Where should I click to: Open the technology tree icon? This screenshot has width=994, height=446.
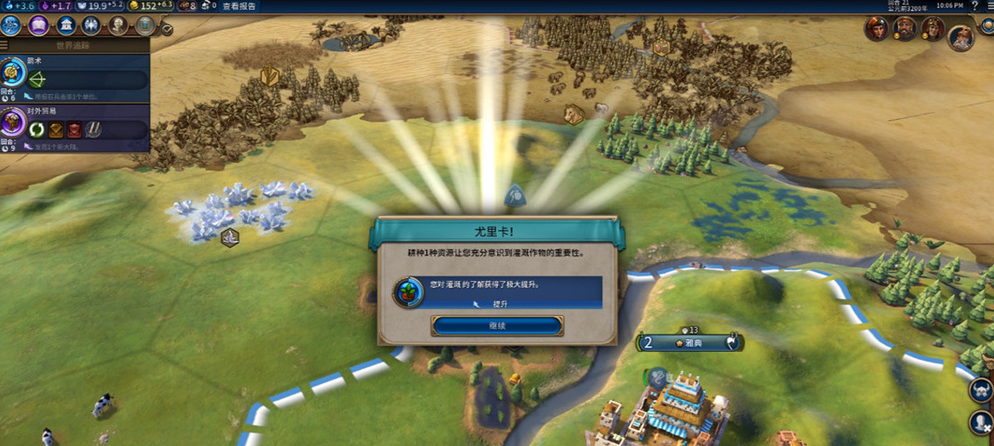tap(14, 26)
